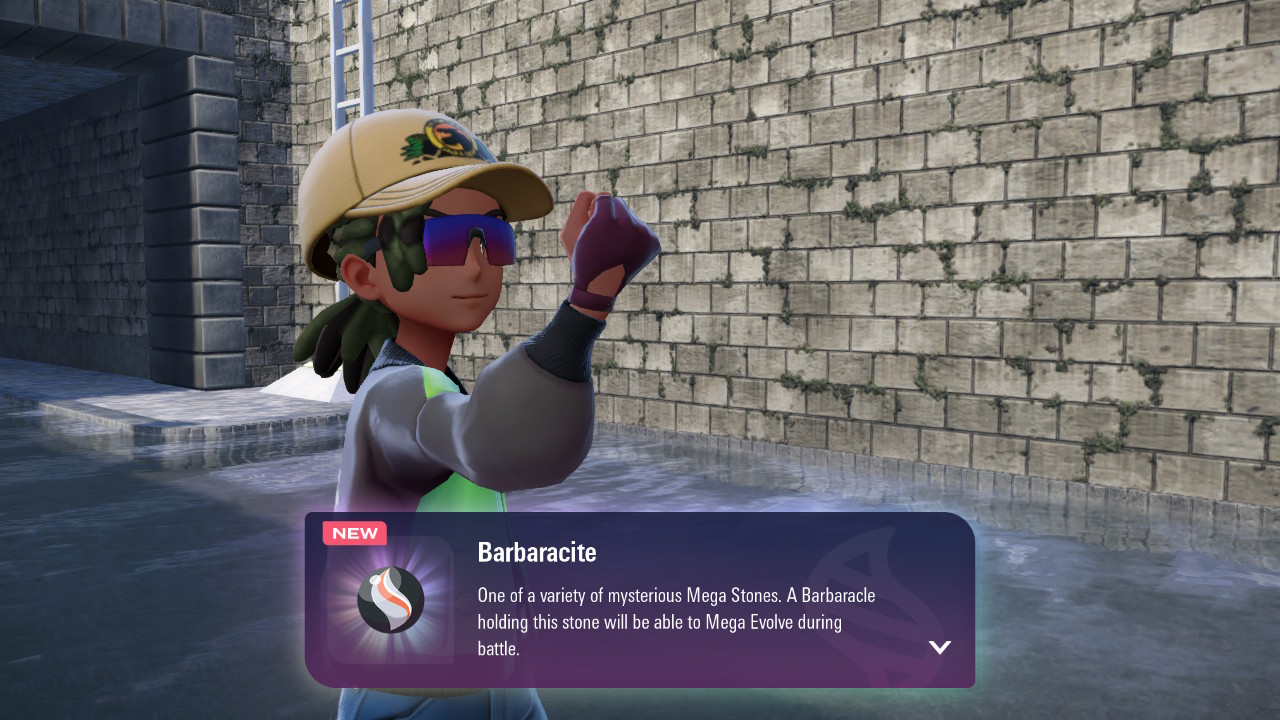1280x720 pixels.
Task: Advance dialogue with the down arrow
Action: [x=939, y=647]
